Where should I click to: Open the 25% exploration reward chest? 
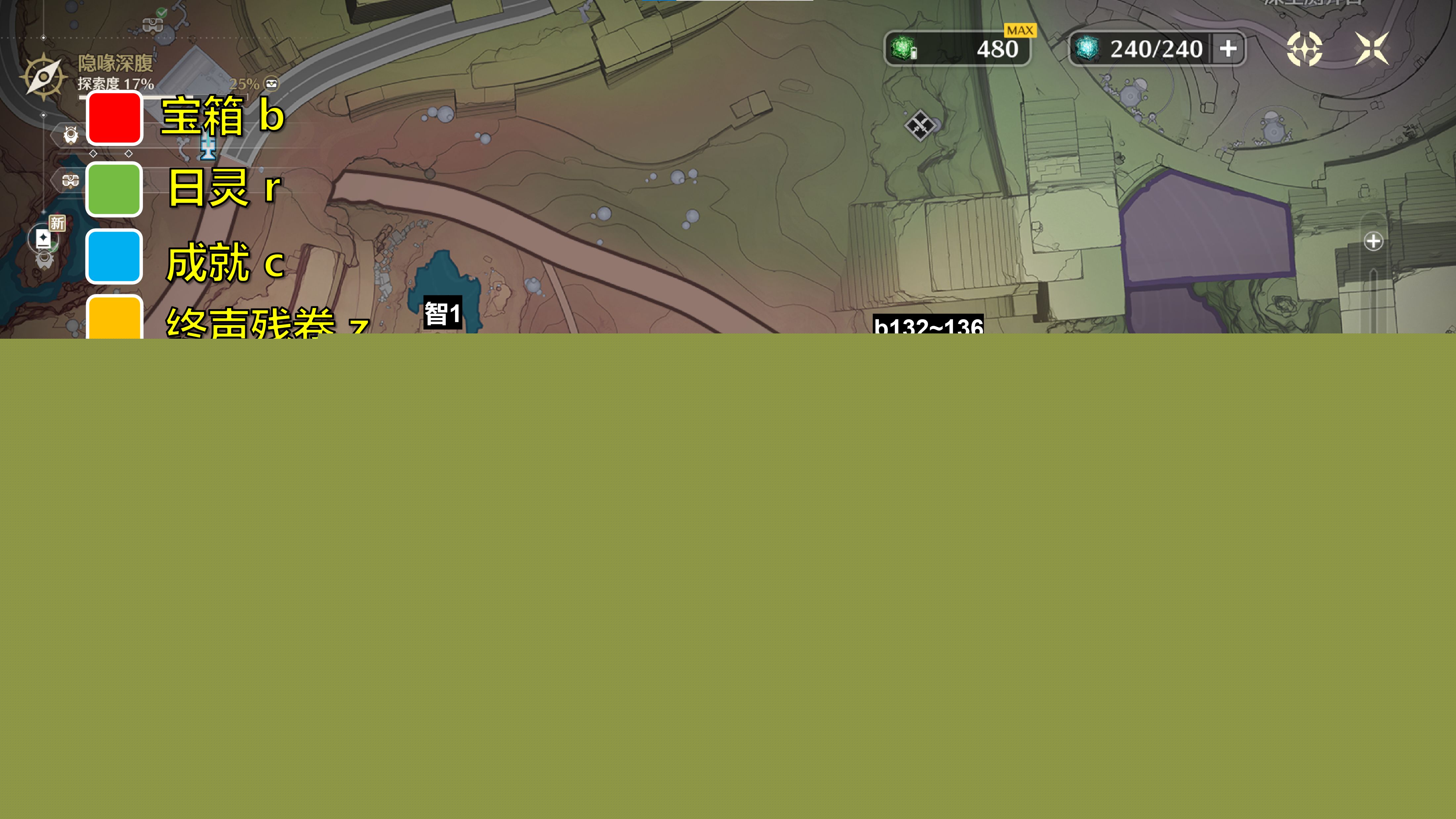pos(272,84)
